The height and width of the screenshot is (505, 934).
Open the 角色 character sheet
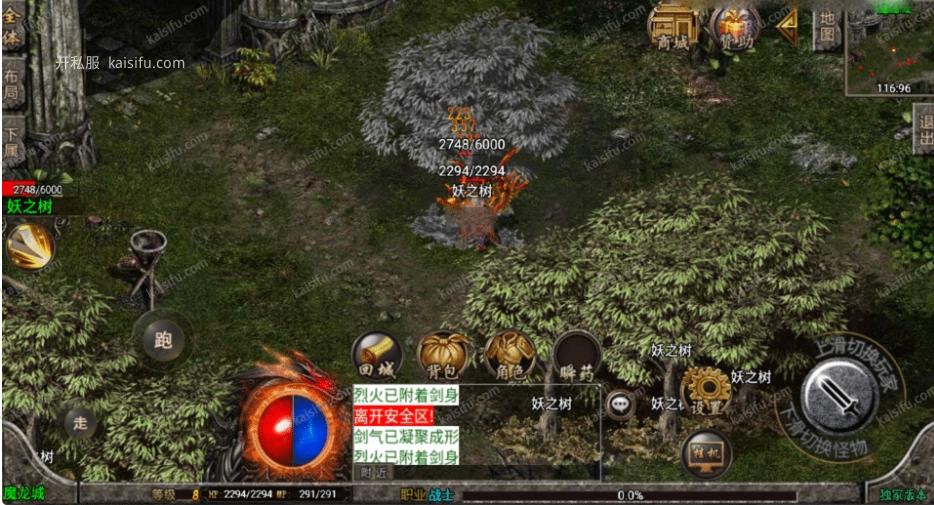pyautogui.click(x=509, y=356)
